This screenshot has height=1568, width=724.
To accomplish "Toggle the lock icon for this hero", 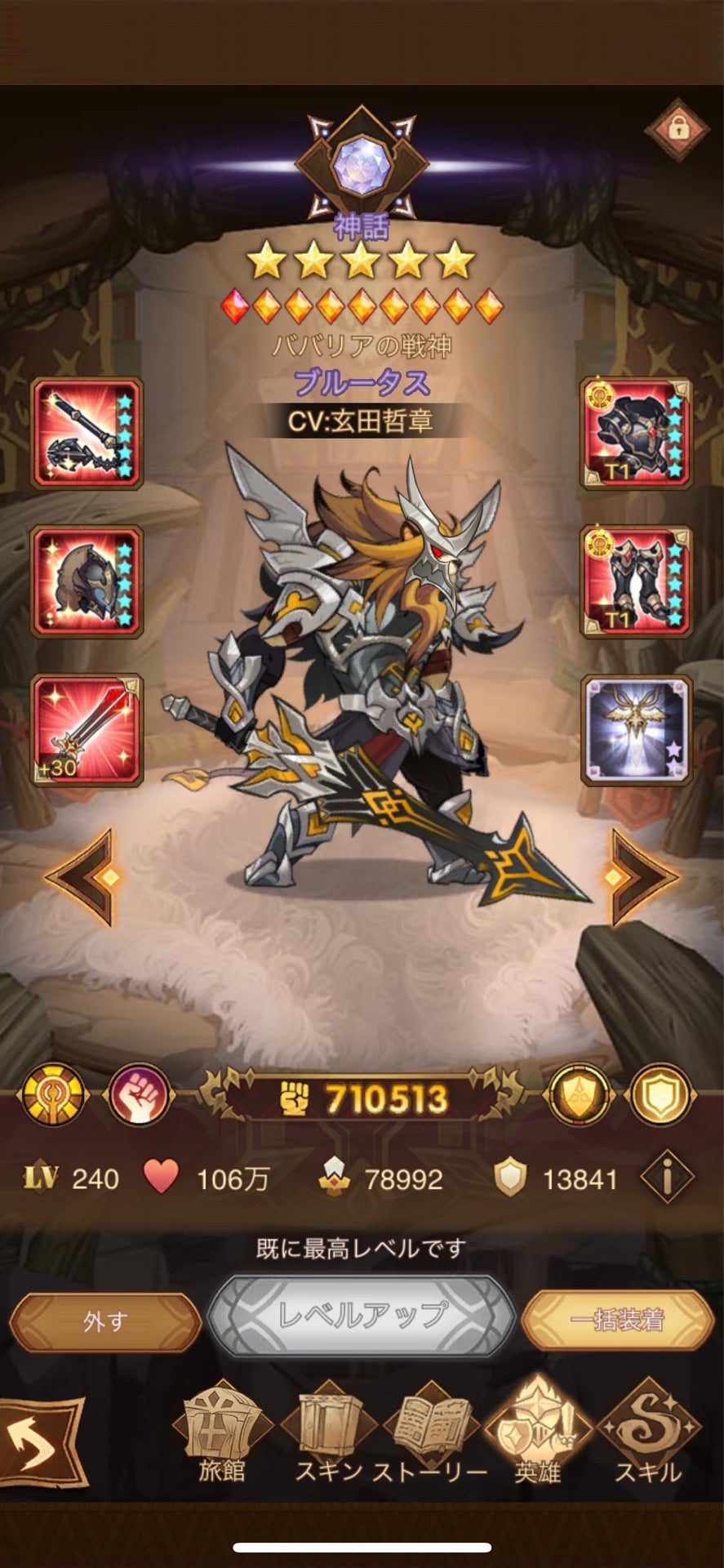I will 677,128.
